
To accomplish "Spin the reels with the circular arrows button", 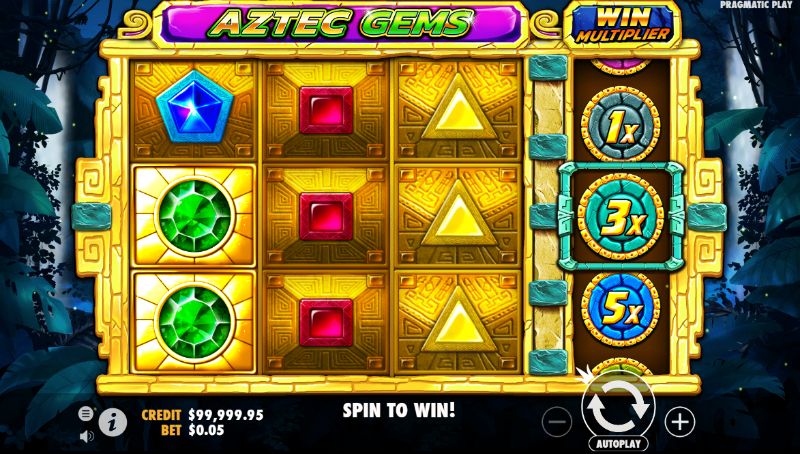I will tap(618, 408).
